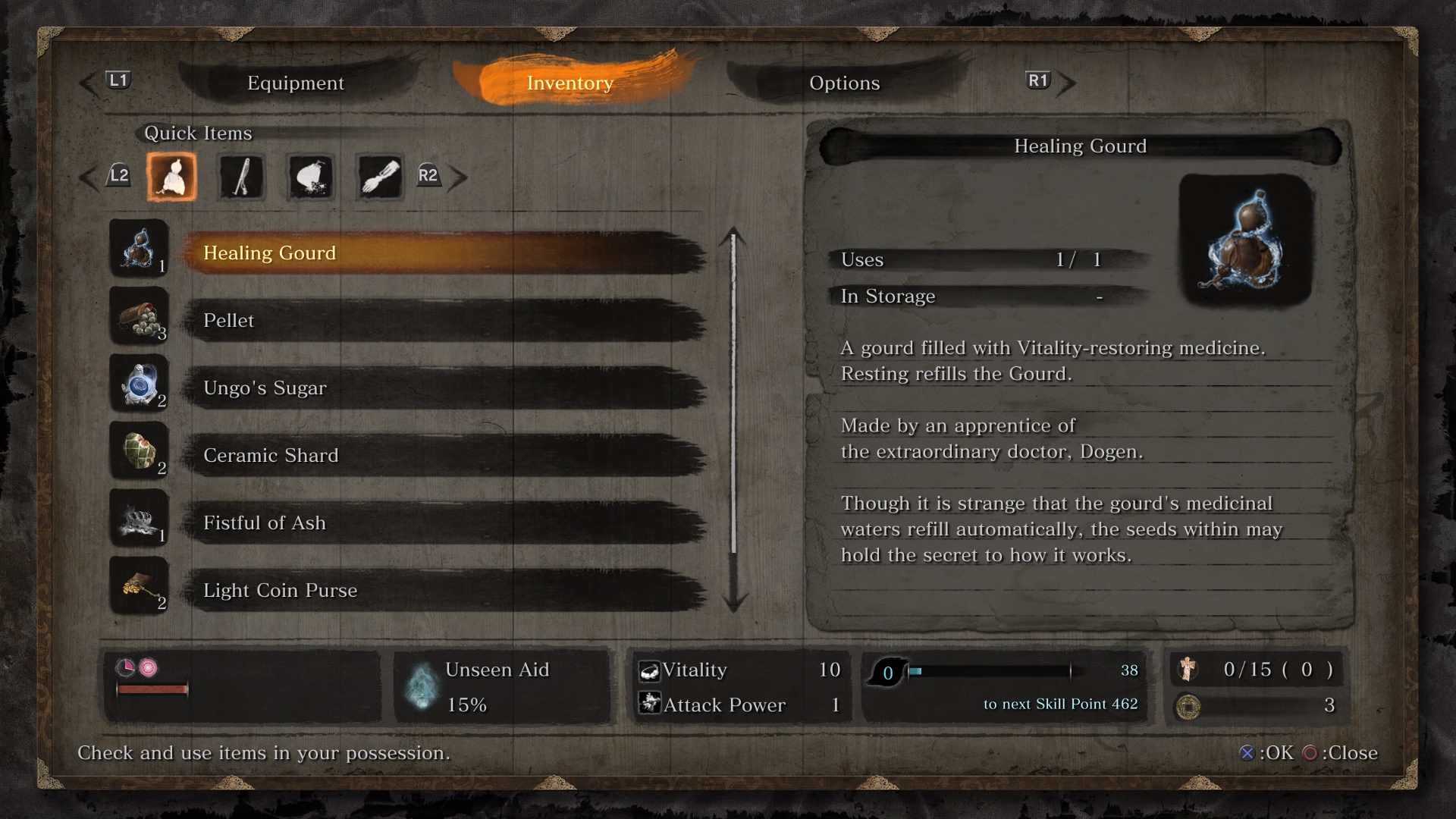Switch to the Equipment tab
Viewport: 1456px width, 819px height.
click(x=296, y=83)
